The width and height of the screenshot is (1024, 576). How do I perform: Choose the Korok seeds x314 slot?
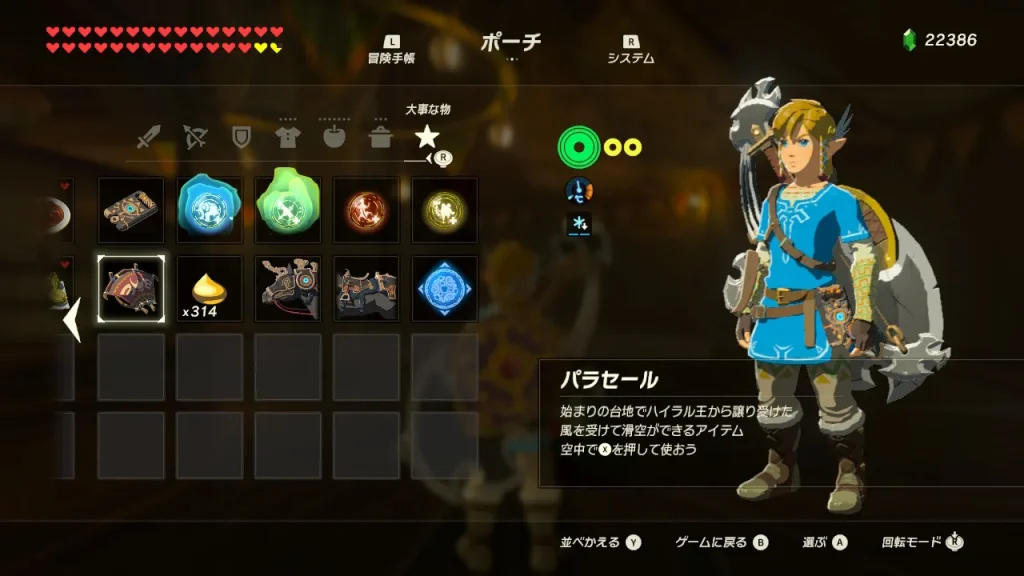[x=210, y=289]
